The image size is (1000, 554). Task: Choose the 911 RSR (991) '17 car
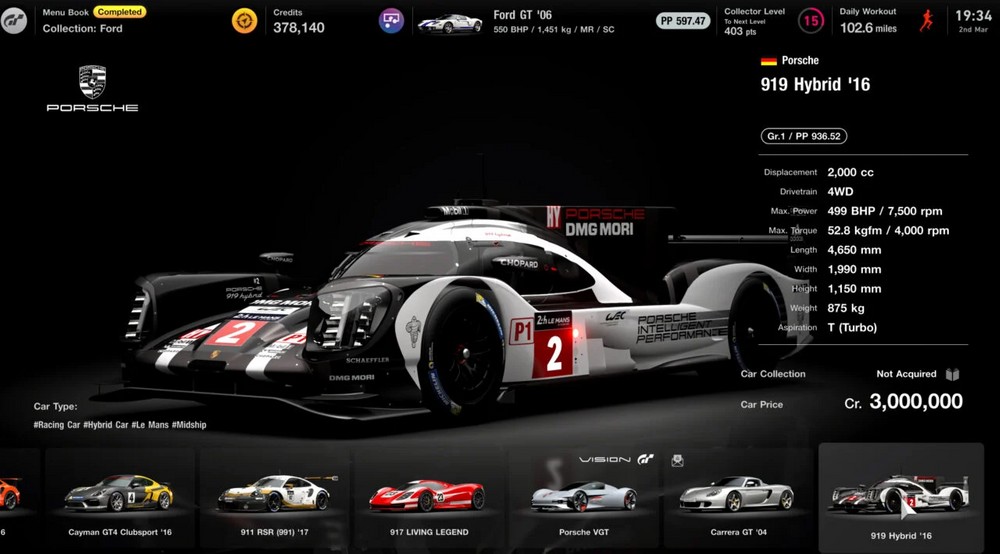(x=274, y=497)
